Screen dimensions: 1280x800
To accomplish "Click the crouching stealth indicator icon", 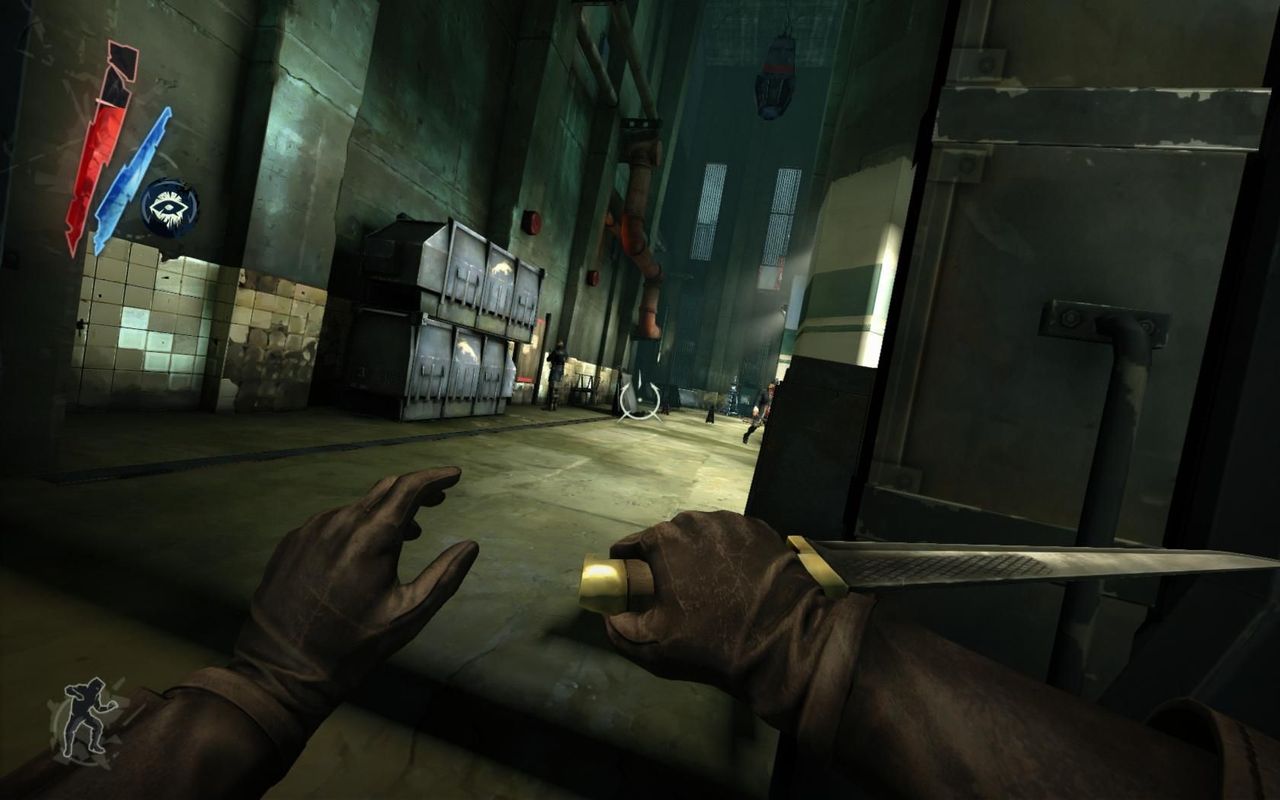I will [85, 717].
